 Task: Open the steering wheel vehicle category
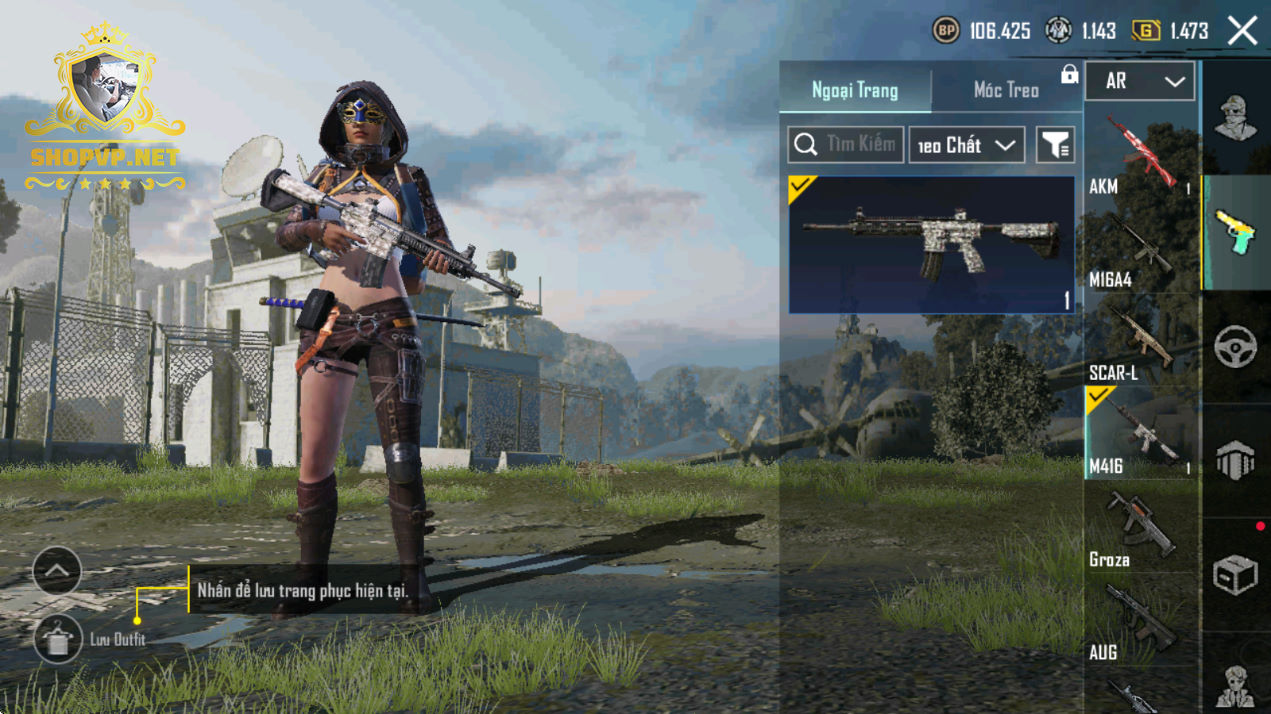(1236, 347)
